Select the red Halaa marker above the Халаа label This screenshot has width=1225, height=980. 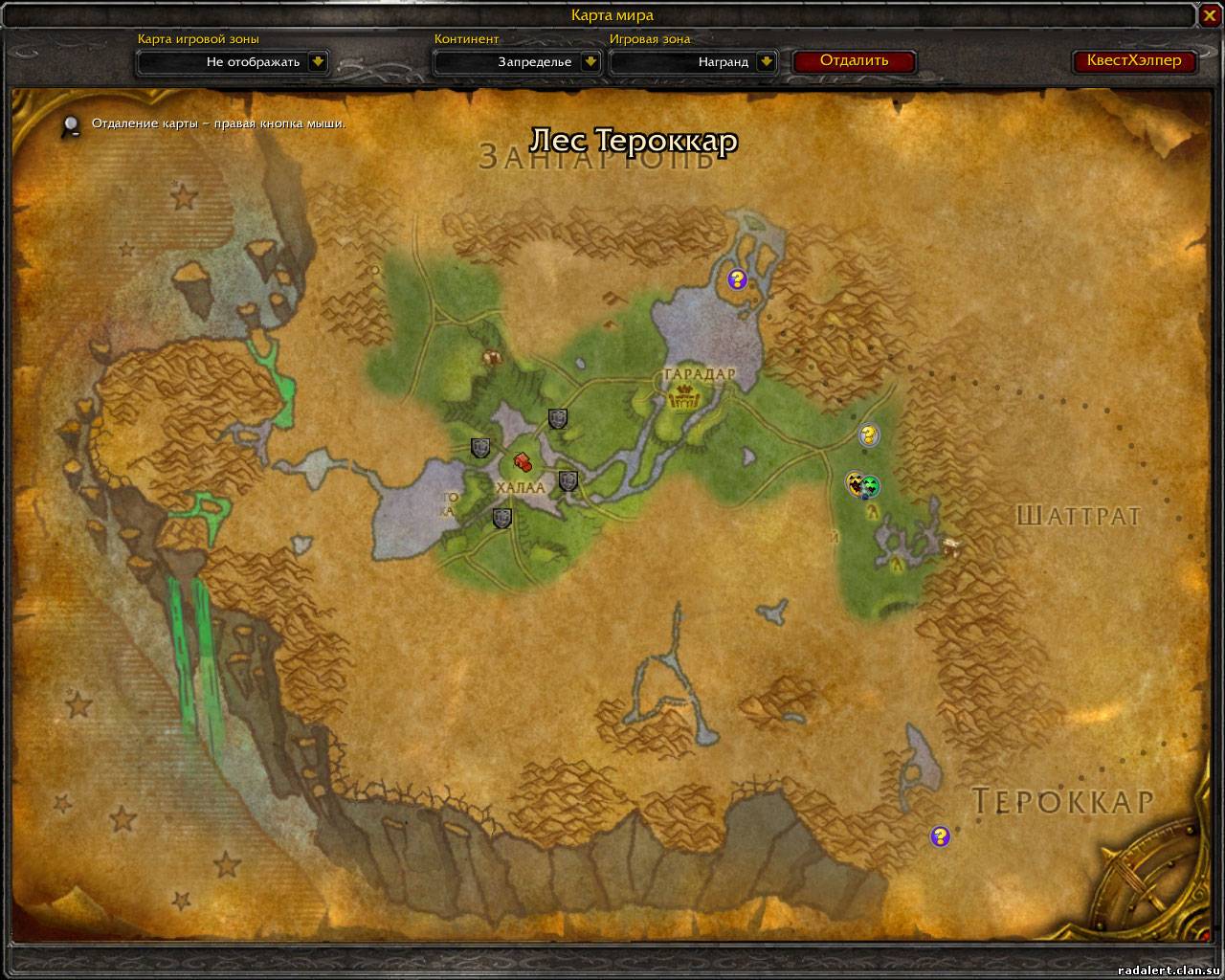[523, 461]
